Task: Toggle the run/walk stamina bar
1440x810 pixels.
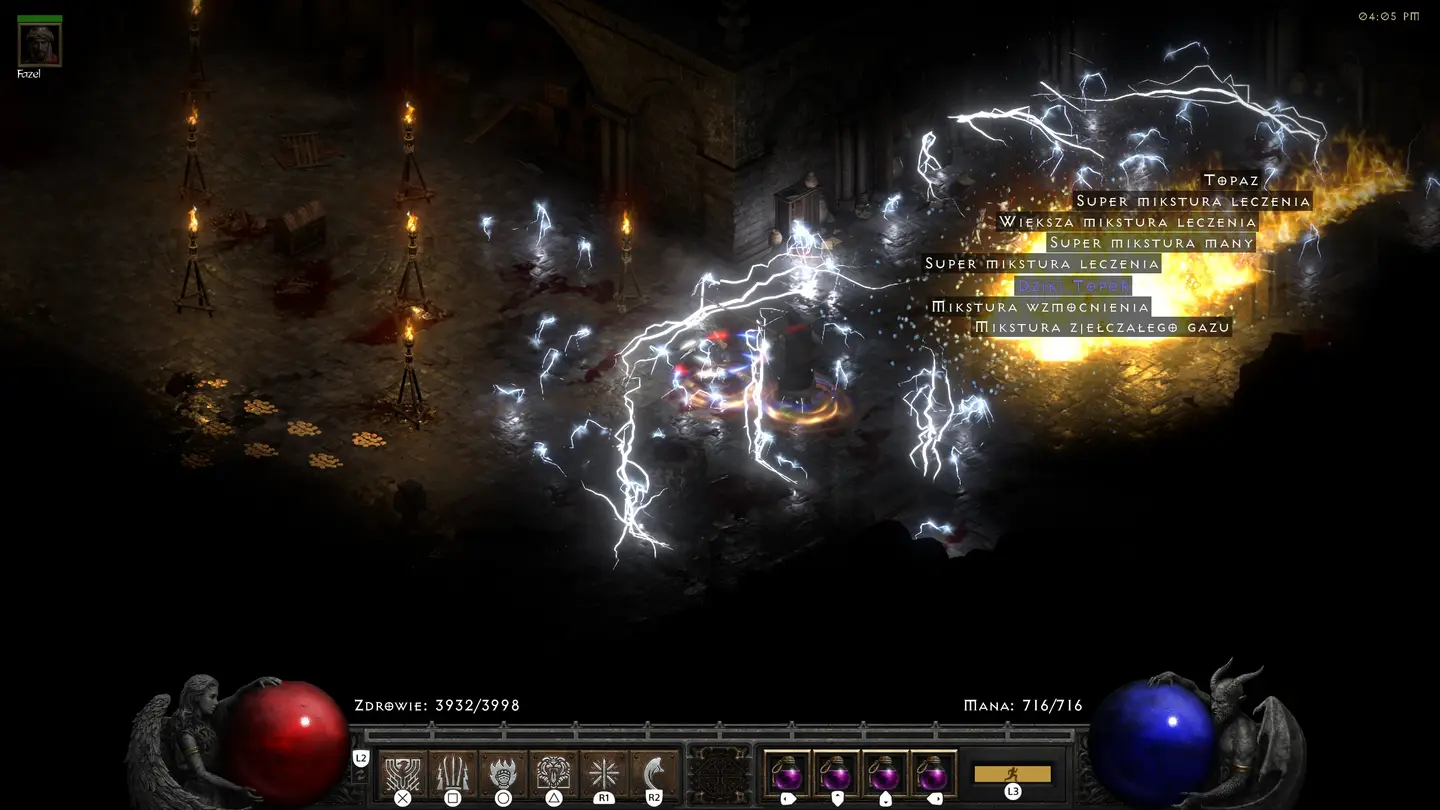Action: tap(1012, 774)
